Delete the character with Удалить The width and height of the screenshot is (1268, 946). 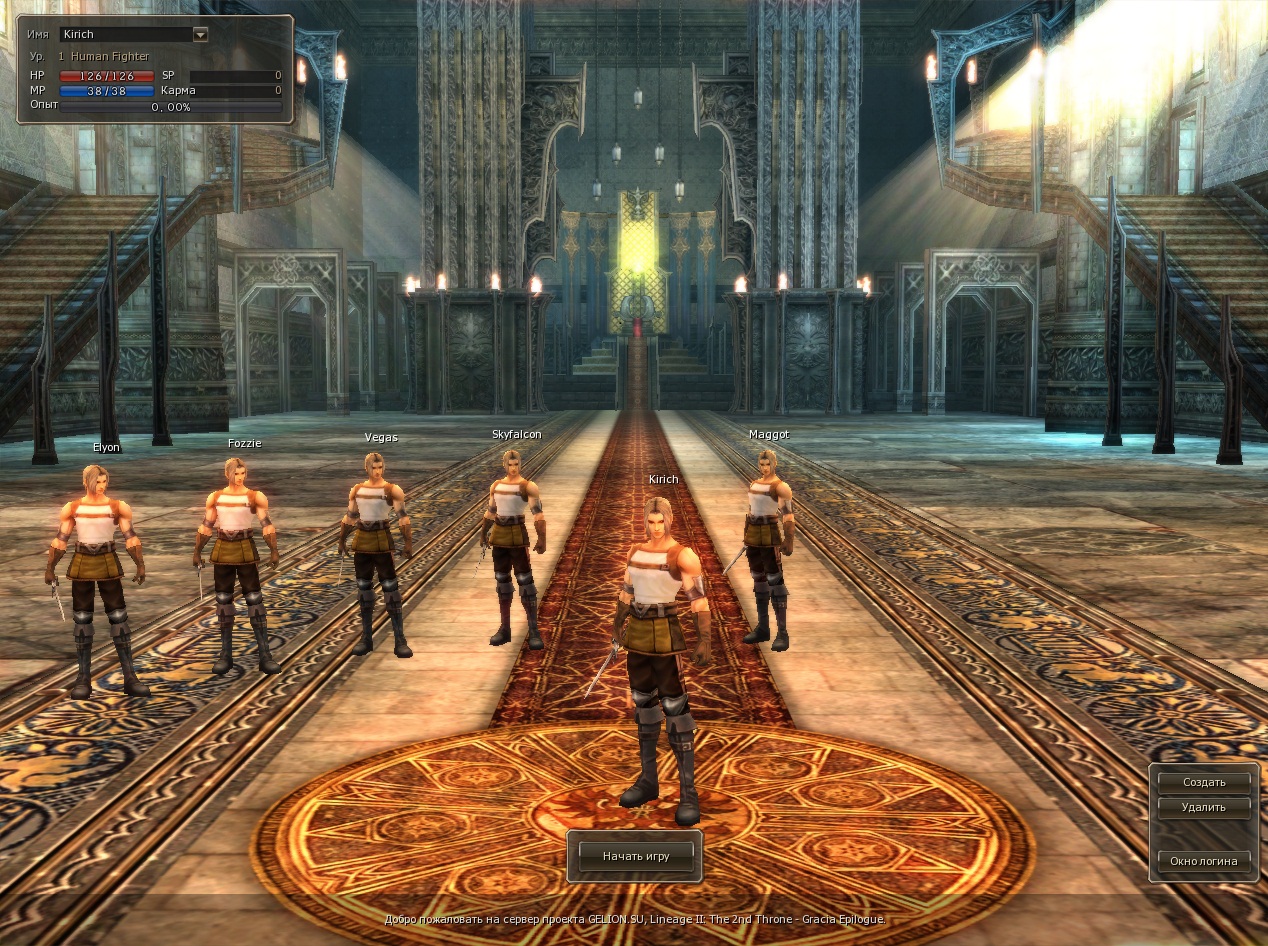tap(1203, 806)
